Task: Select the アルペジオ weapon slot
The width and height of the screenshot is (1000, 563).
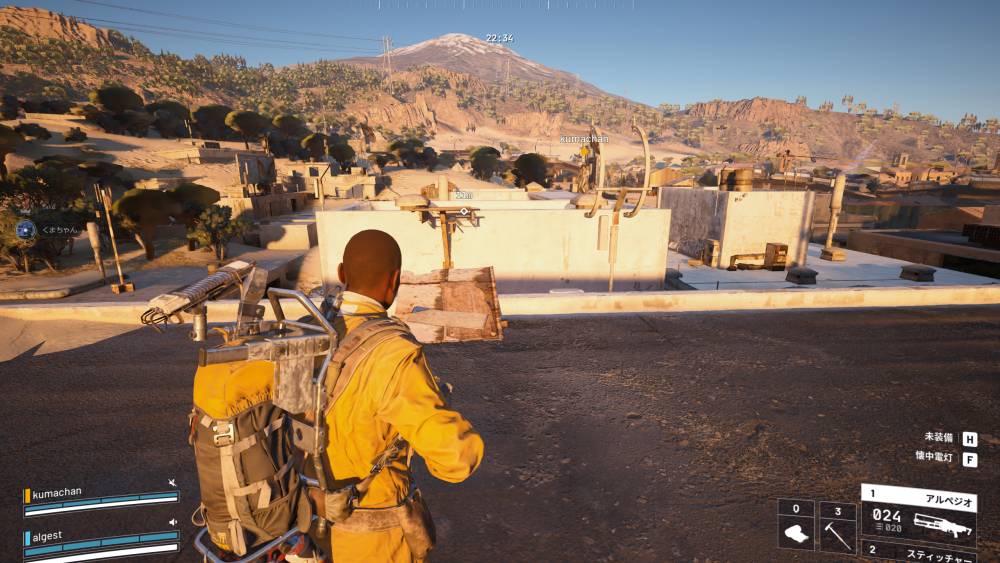Action: pos(918,515)
